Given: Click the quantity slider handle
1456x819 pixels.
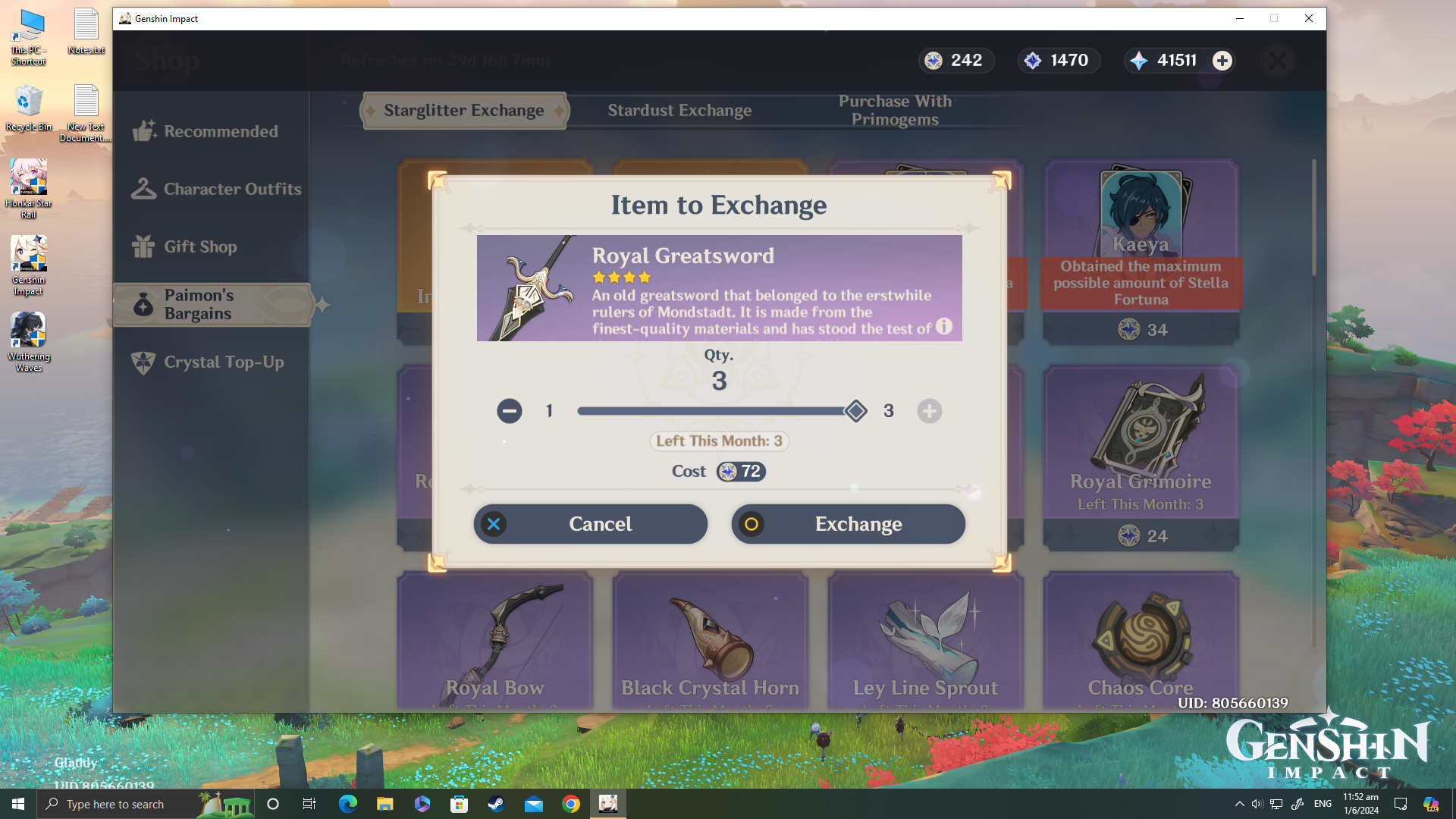Looking at the screenshot, I should (x=855, y=410).
